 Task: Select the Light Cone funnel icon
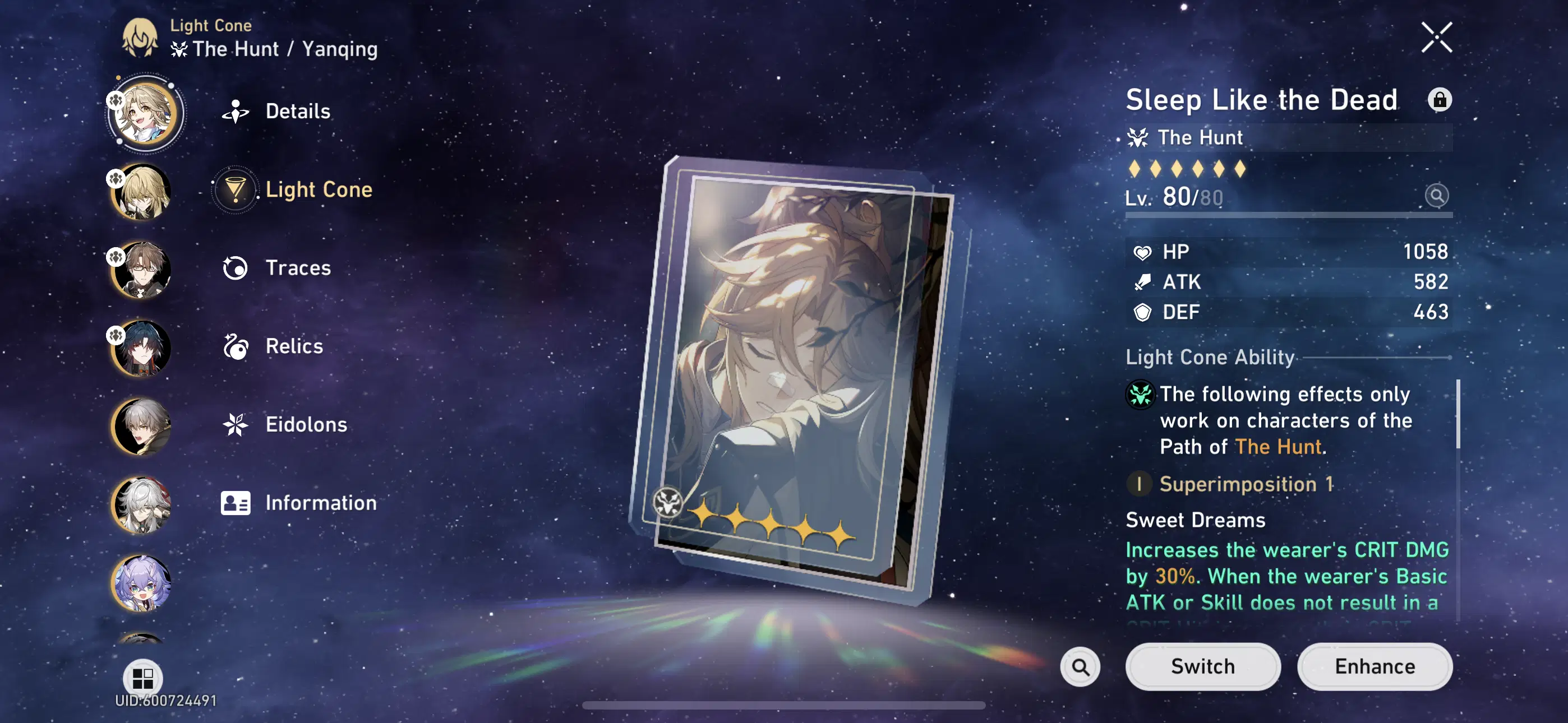[x=234, y=189]
